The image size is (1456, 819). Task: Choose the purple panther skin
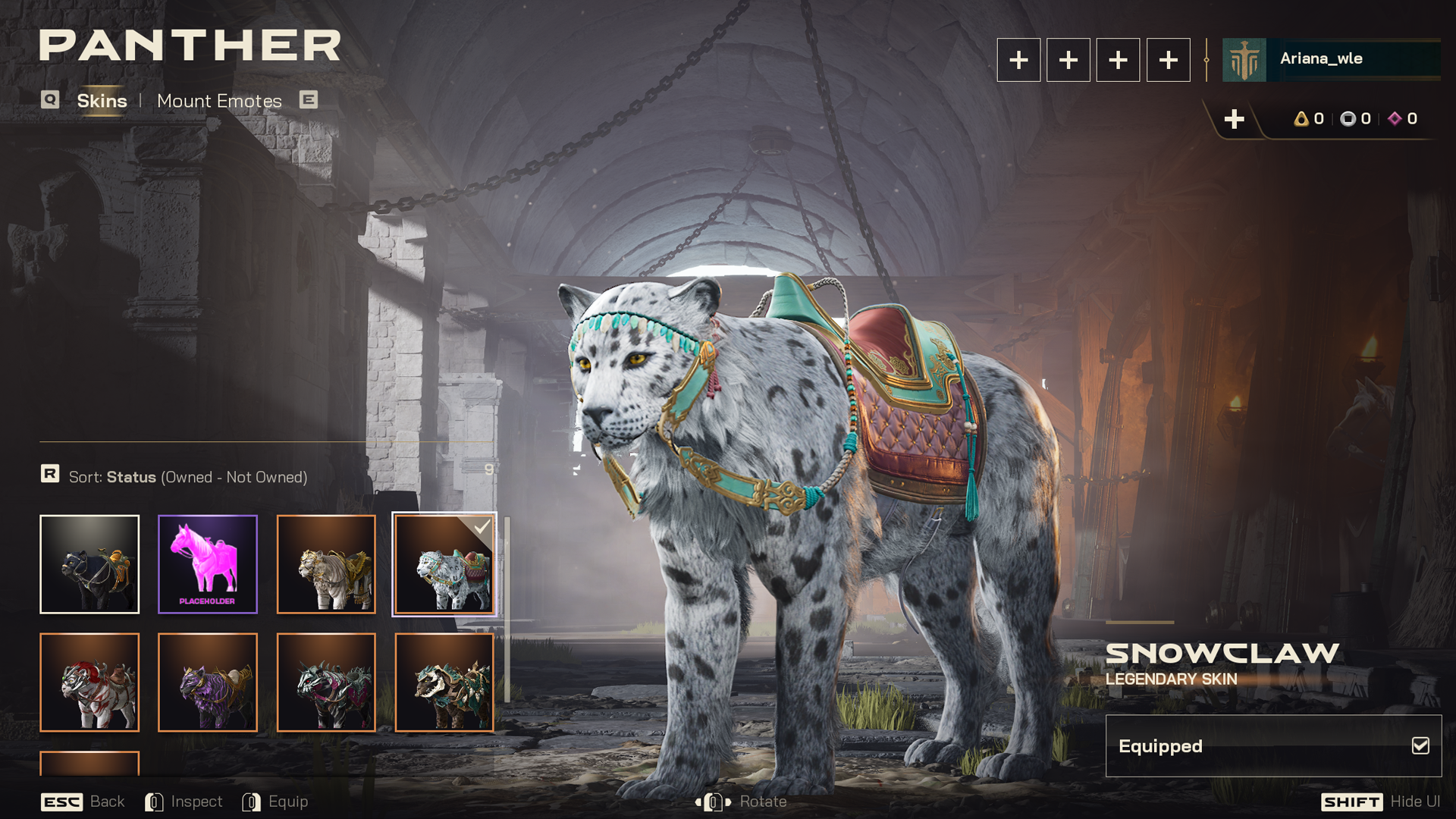click(x=208, y=682)
